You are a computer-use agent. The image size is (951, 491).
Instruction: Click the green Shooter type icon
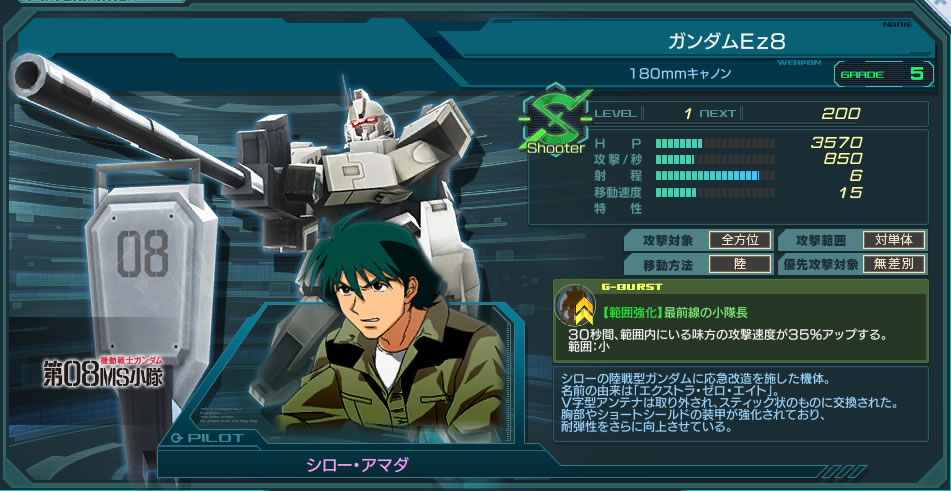553,123
